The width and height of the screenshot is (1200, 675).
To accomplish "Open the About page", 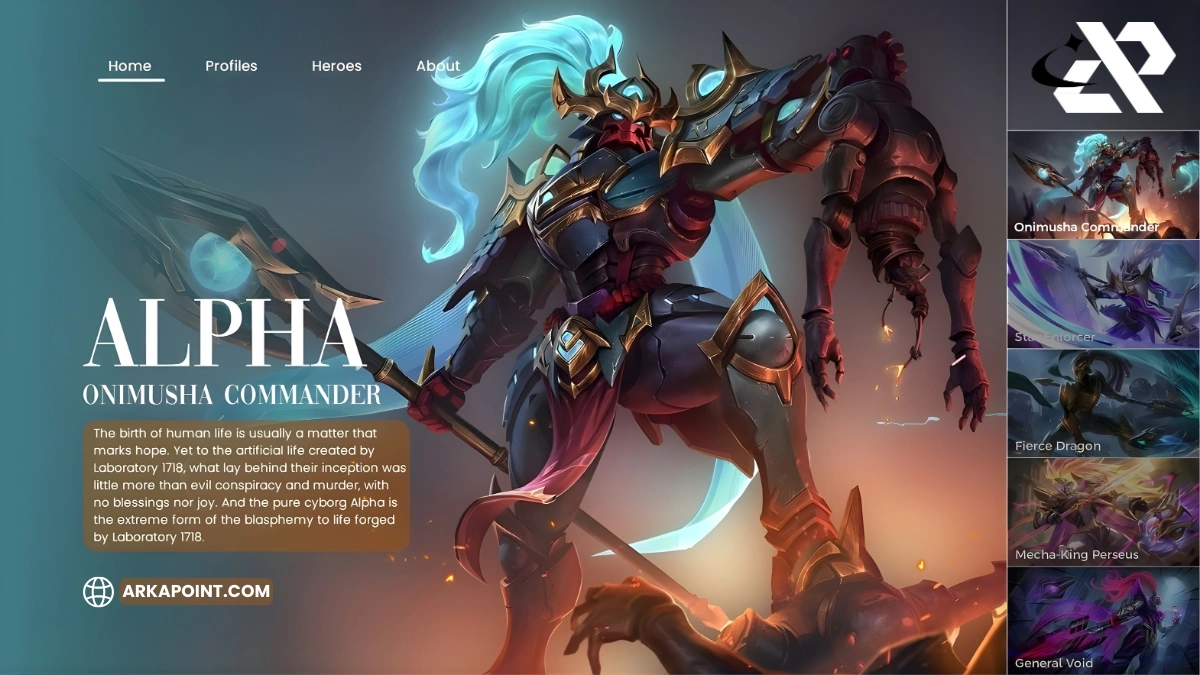I will point(438,66).
